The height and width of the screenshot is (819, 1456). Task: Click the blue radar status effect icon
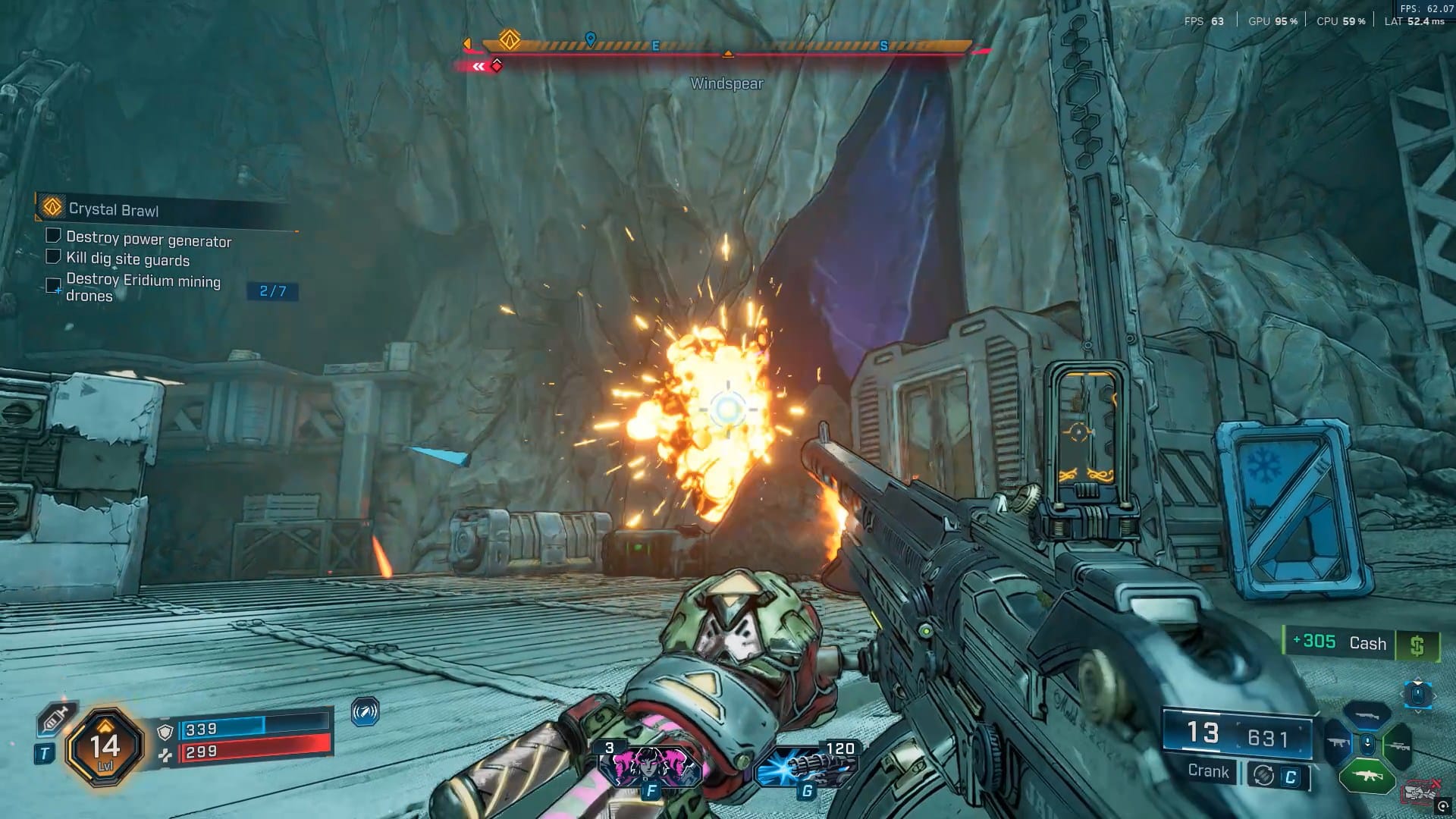tap(366, 712)
